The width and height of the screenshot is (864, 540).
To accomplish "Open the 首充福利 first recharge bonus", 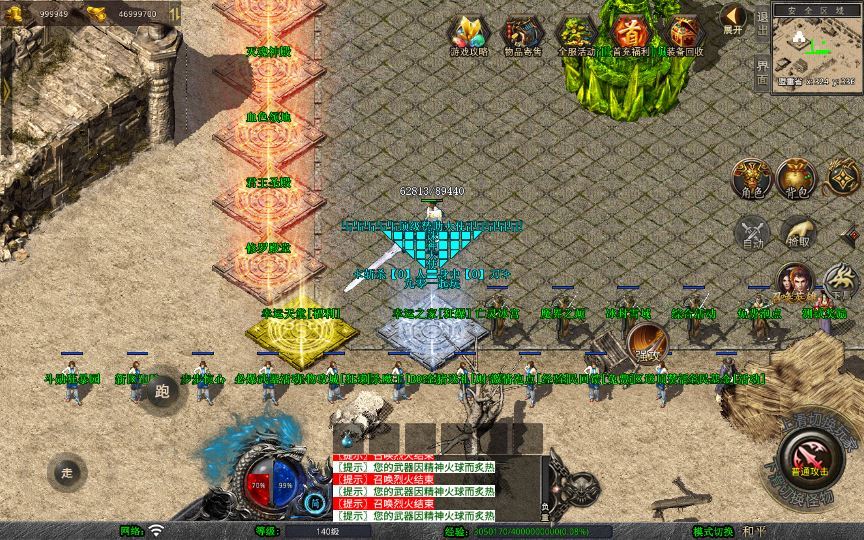I will [630, 34].
